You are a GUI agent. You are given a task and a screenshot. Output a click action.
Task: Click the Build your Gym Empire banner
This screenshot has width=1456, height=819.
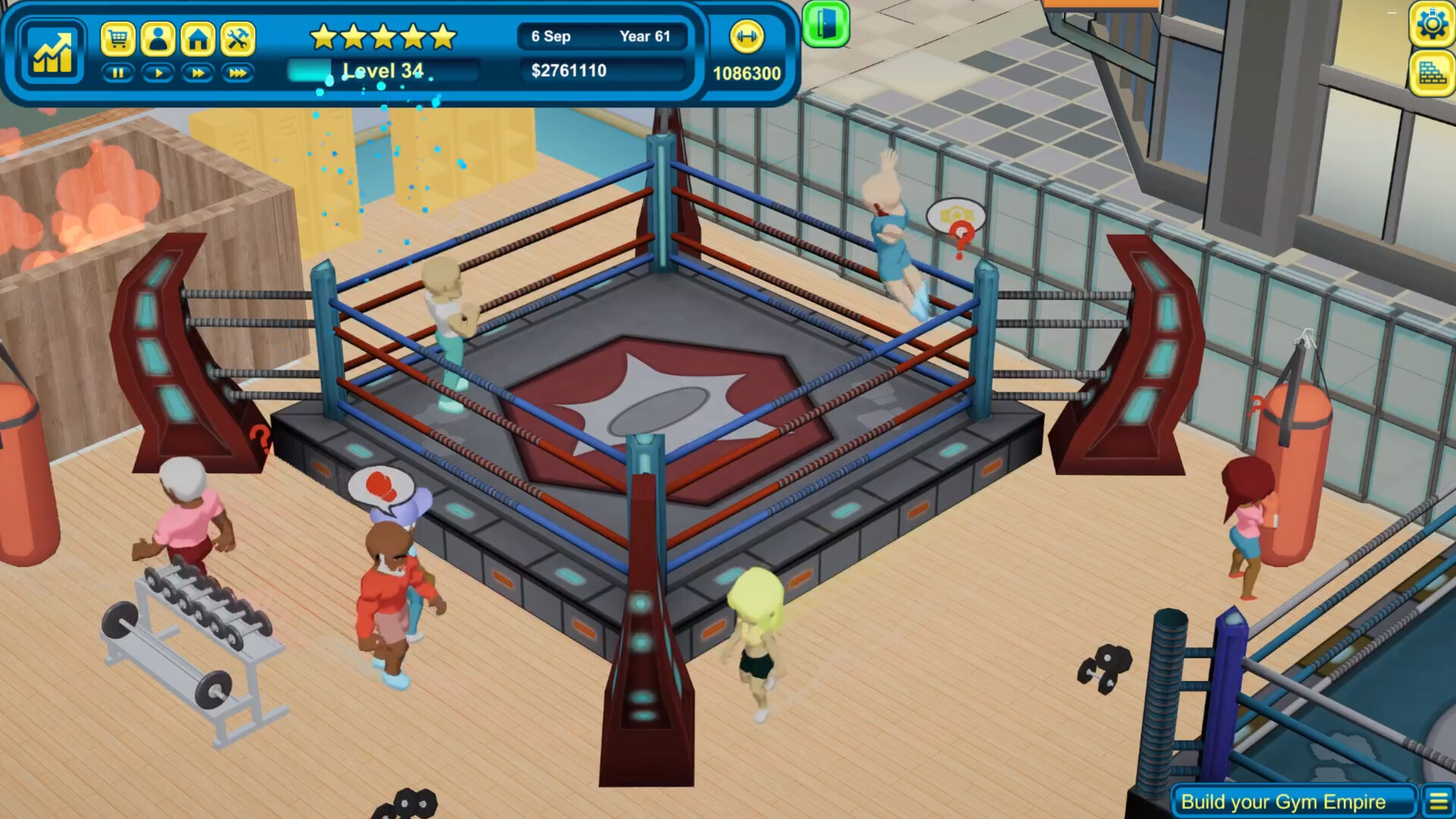1283,802
